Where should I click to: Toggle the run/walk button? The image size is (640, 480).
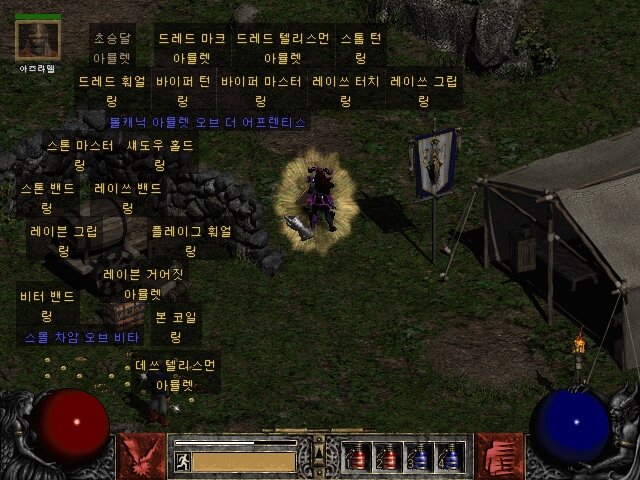pyautogui.click(x=183, y=461)
